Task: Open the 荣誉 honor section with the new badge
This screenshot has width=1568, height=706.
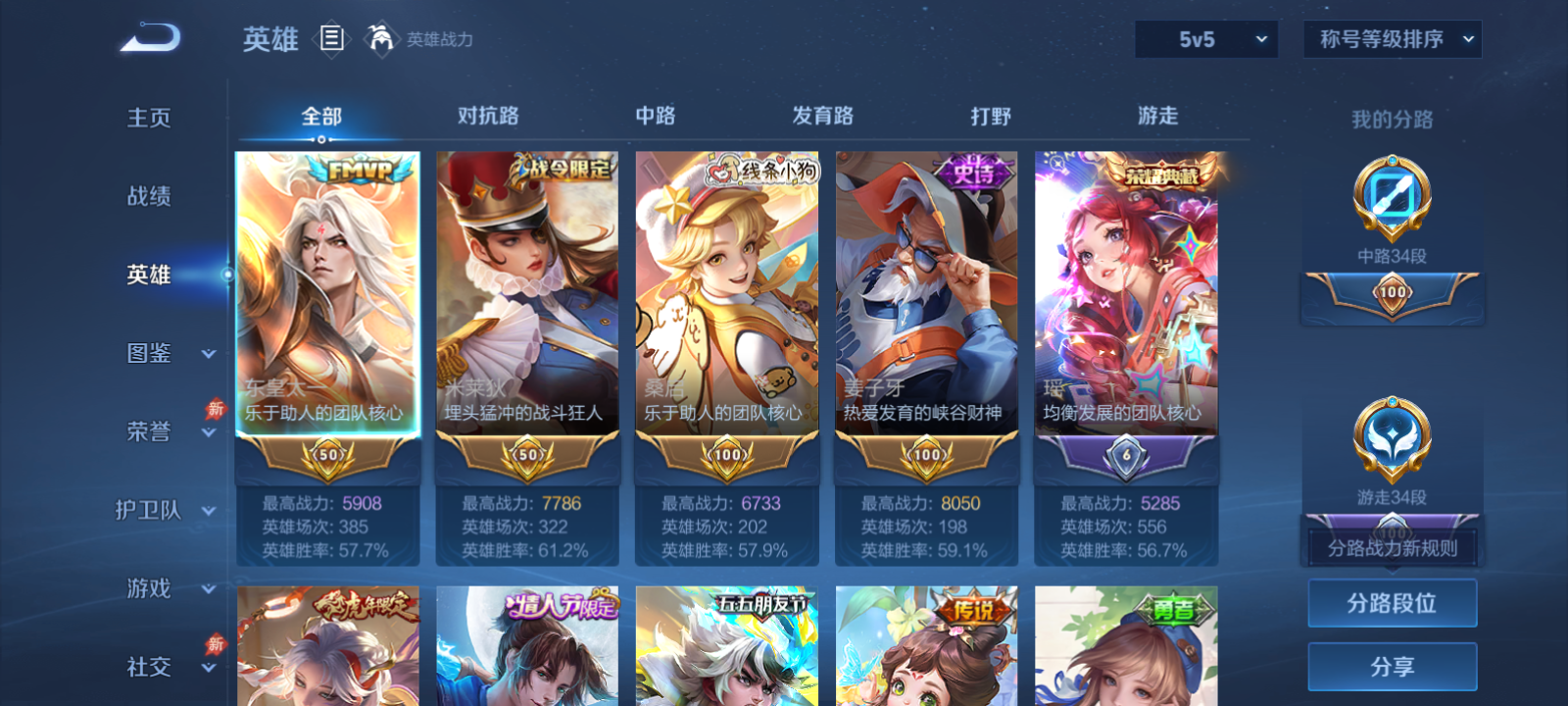Action: [x=148, y=431]
